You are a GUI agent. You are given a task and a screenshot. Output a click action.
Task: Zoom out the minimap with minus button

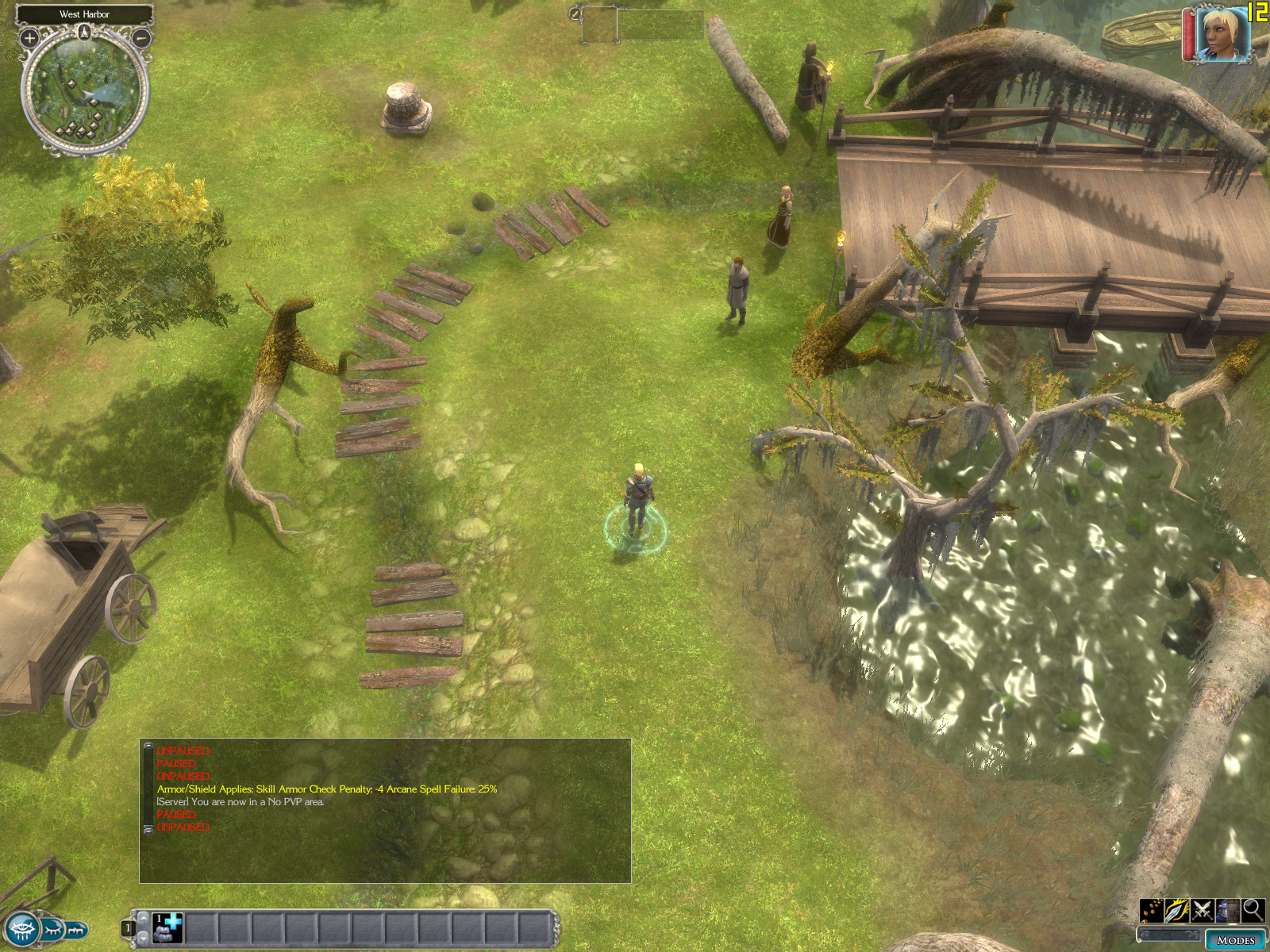(x=140, y=37)
